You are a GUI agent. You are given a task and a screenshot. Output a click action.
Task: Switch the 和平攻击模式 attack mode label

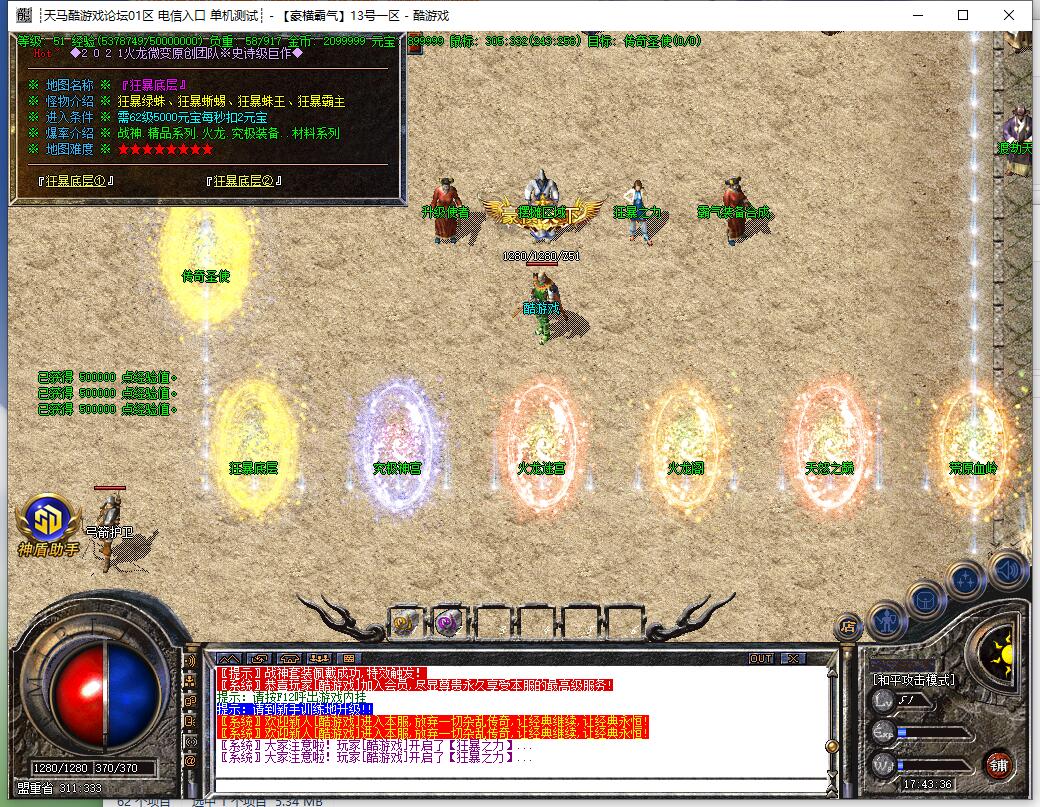(x=914, y=680)
